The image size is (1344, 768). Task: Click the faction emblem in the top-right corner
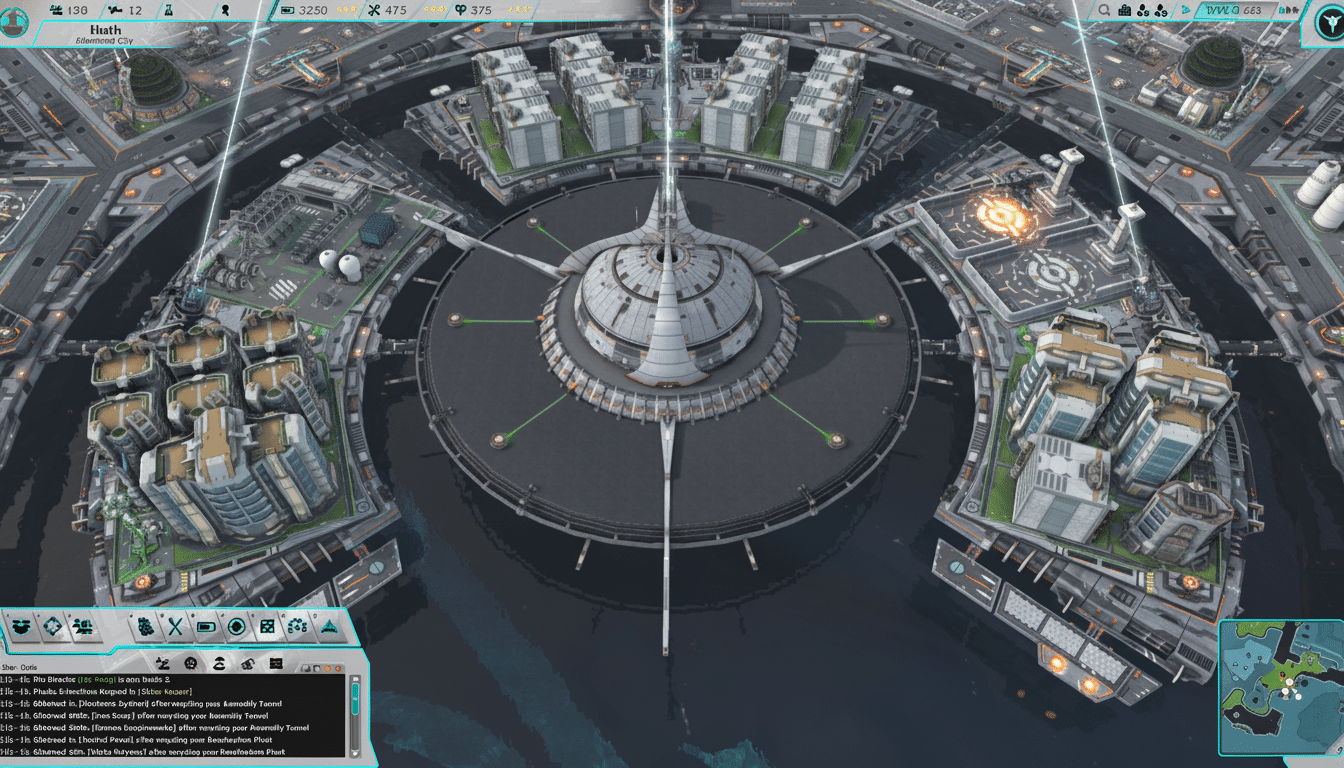[1327, 22]
